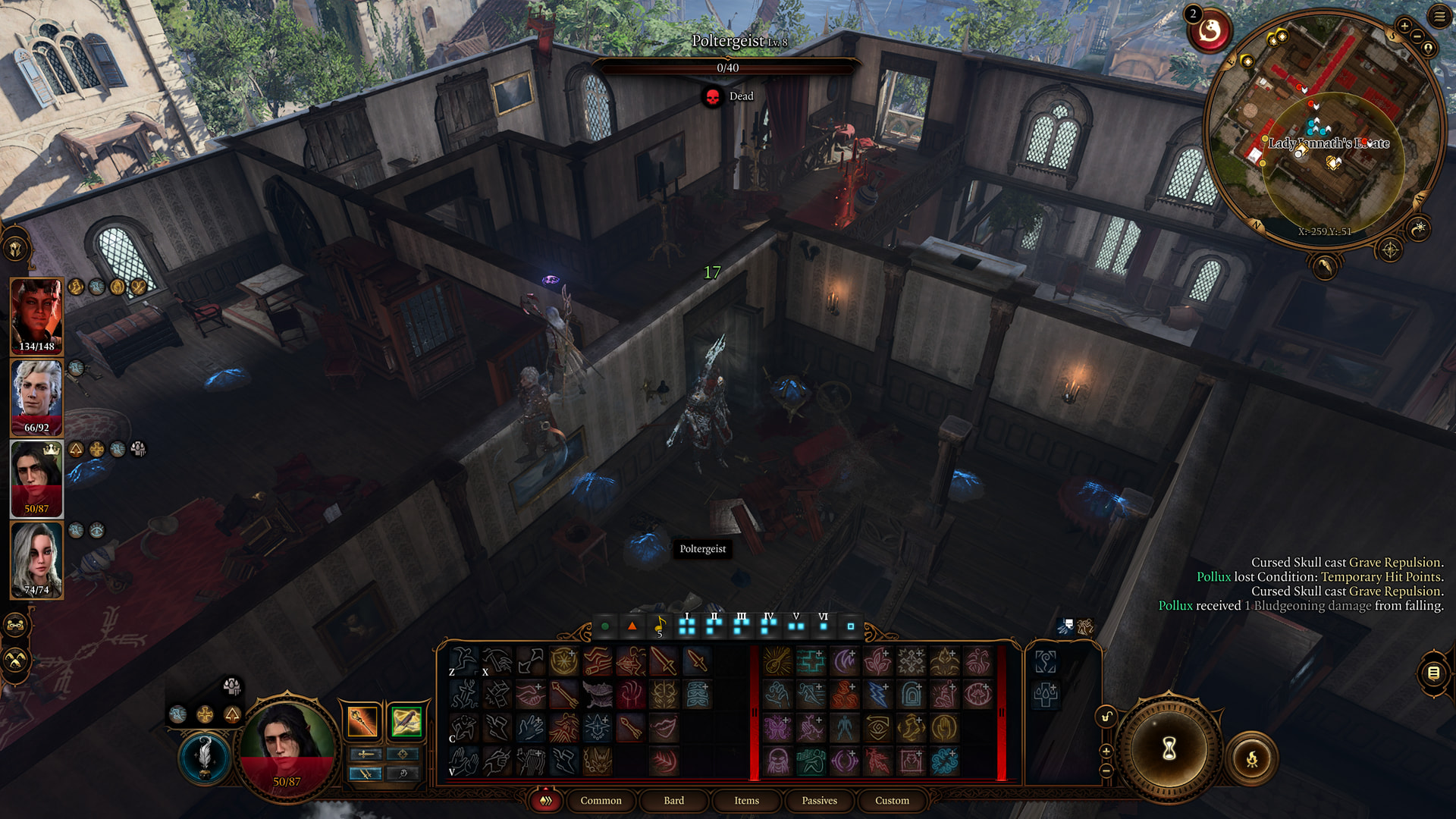The height and width of the screenshot is (819, 1456).
Task: Open the main menu hamburger button
Action: tap(1439, 16)
